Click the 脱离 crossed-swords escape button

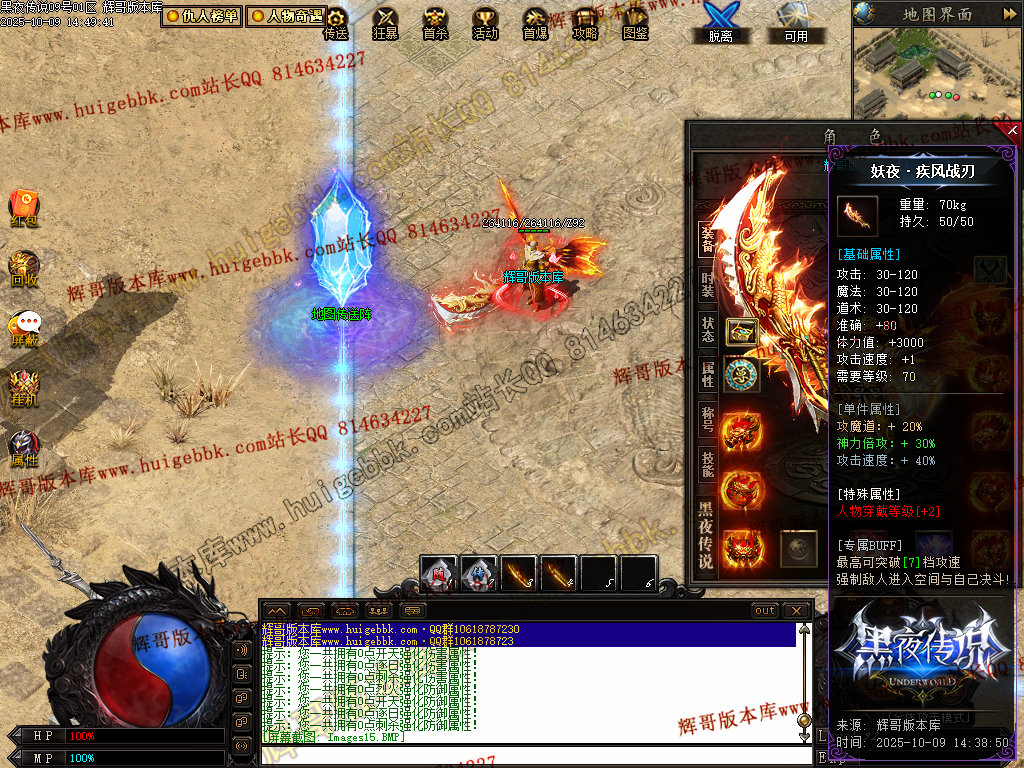click(x=719, y=20)
